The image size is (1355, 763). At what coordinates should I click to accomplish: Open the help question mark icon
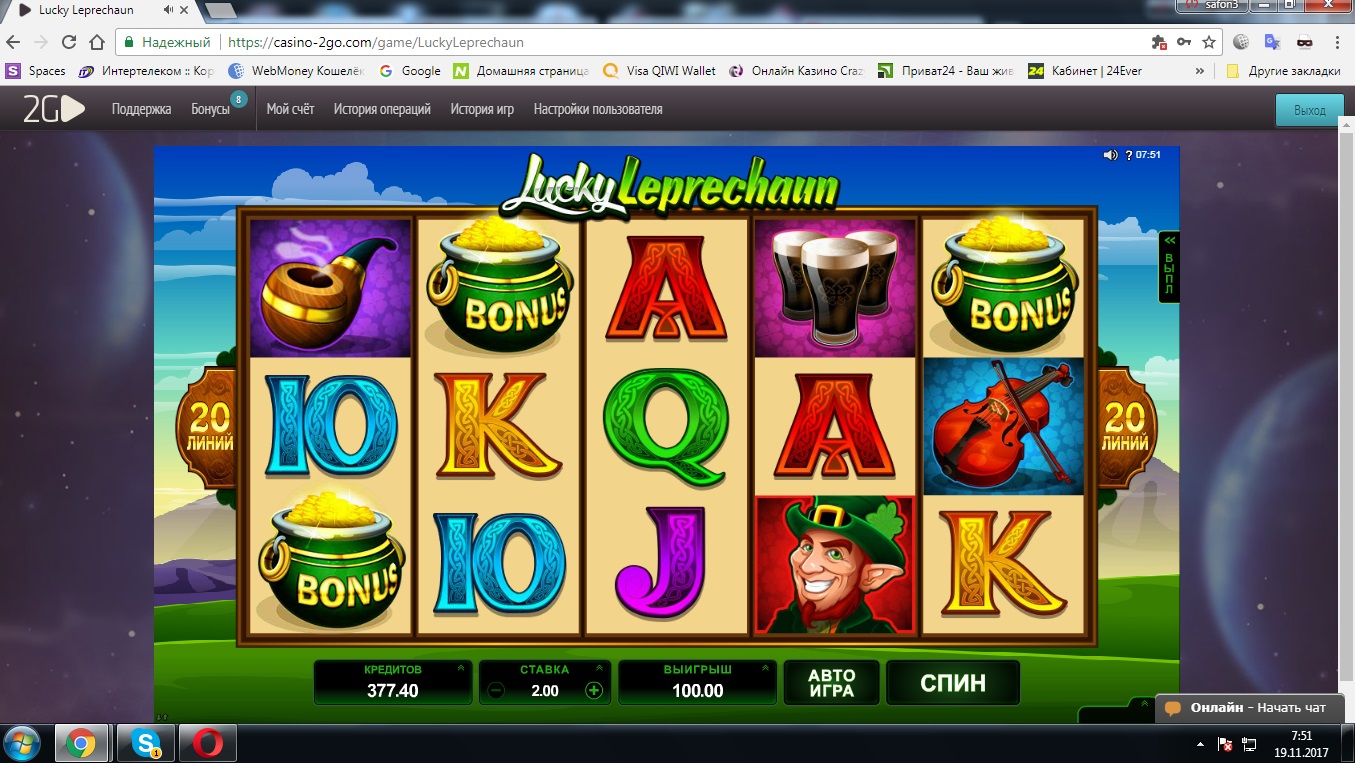(1129, 155)
